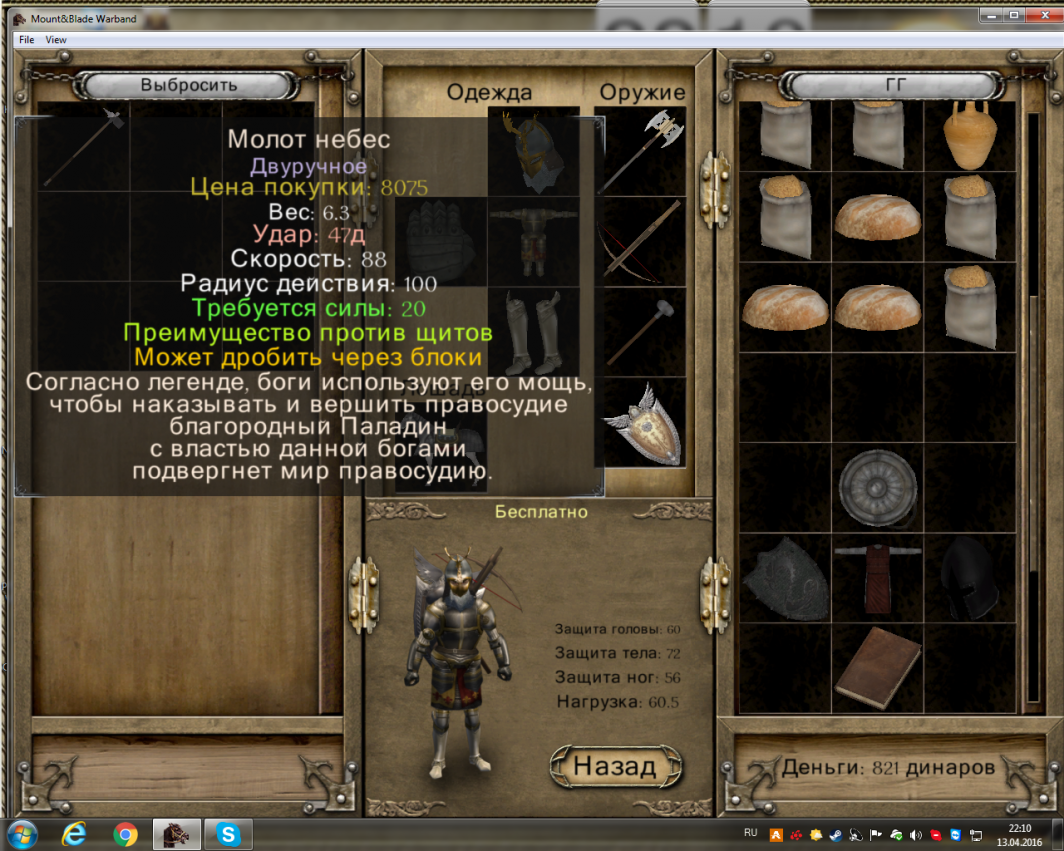The image size is (1064, 851).
Task: Pick the dark kite shield in inventory
Action: pyautogui.click(x=785, y=578)
